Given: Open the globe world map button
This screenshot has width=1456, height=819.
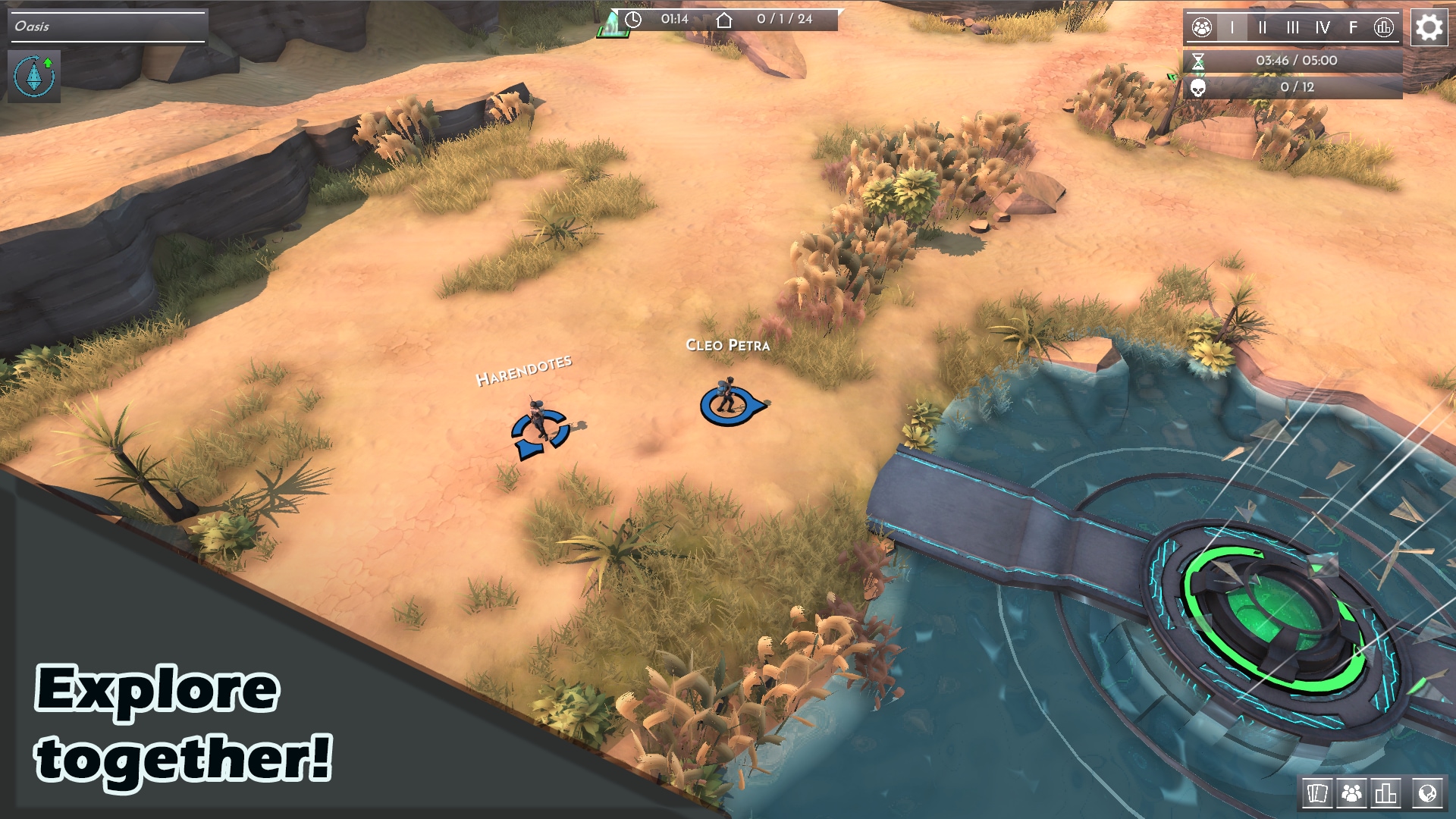Looking at the screenshot, I should 1426,793.
